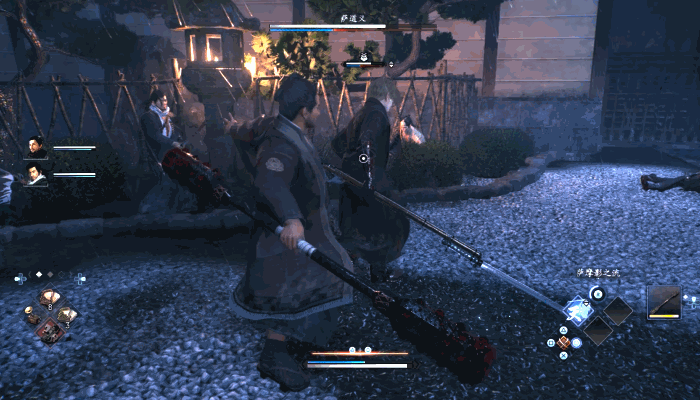The image size is (700, 400).
Task: Click the orange combat style diamond icon
Action: (x=564, y=342)
